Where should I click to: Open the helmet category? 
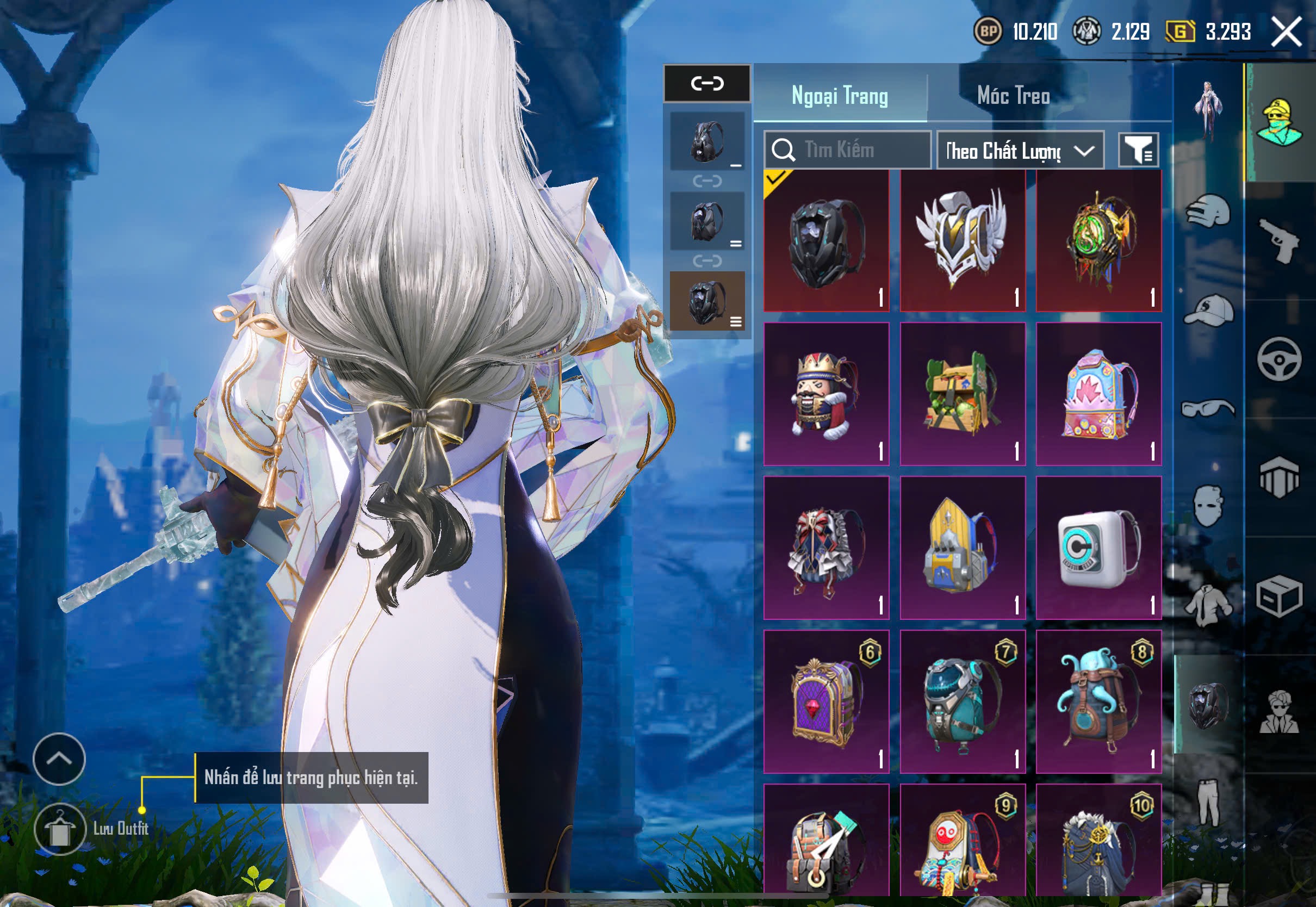coord(1208,211)
